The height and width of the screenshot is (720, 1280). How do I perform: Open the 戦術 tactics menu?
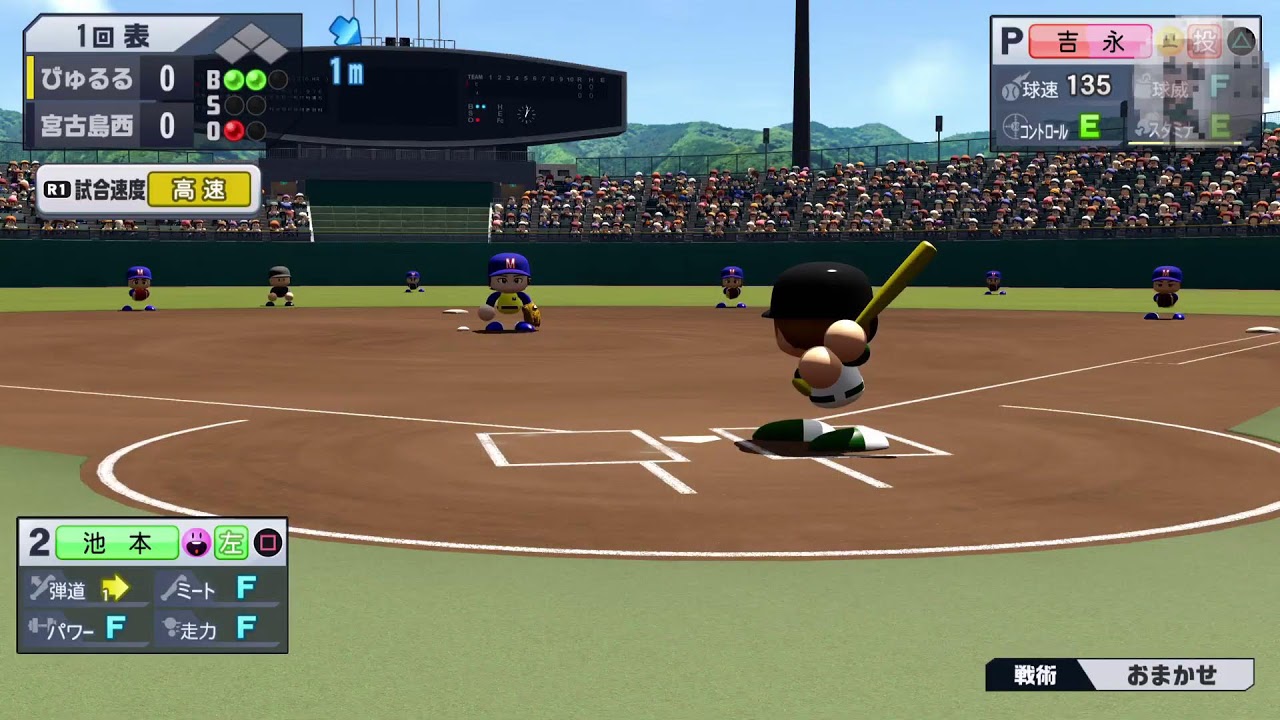(1034, 675)
